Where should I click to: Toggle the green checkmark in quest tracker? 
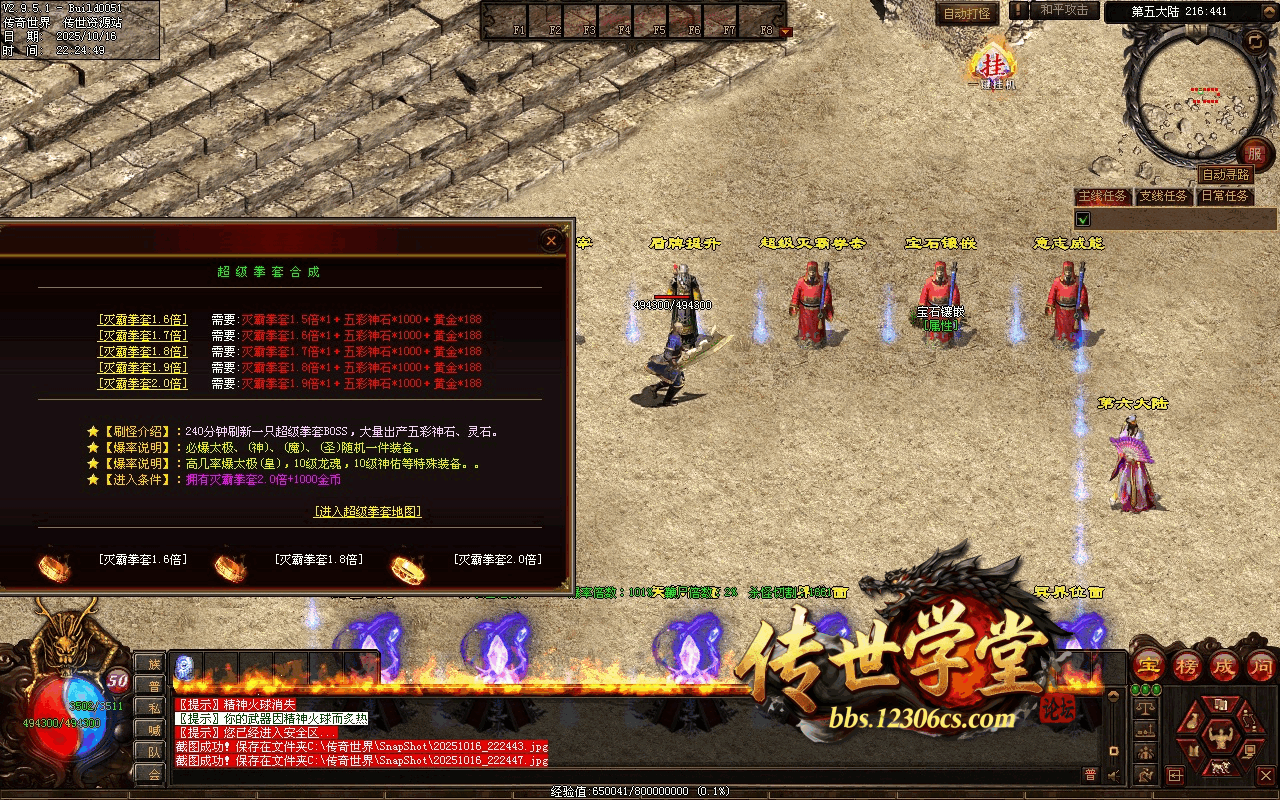pos(1083,218)
